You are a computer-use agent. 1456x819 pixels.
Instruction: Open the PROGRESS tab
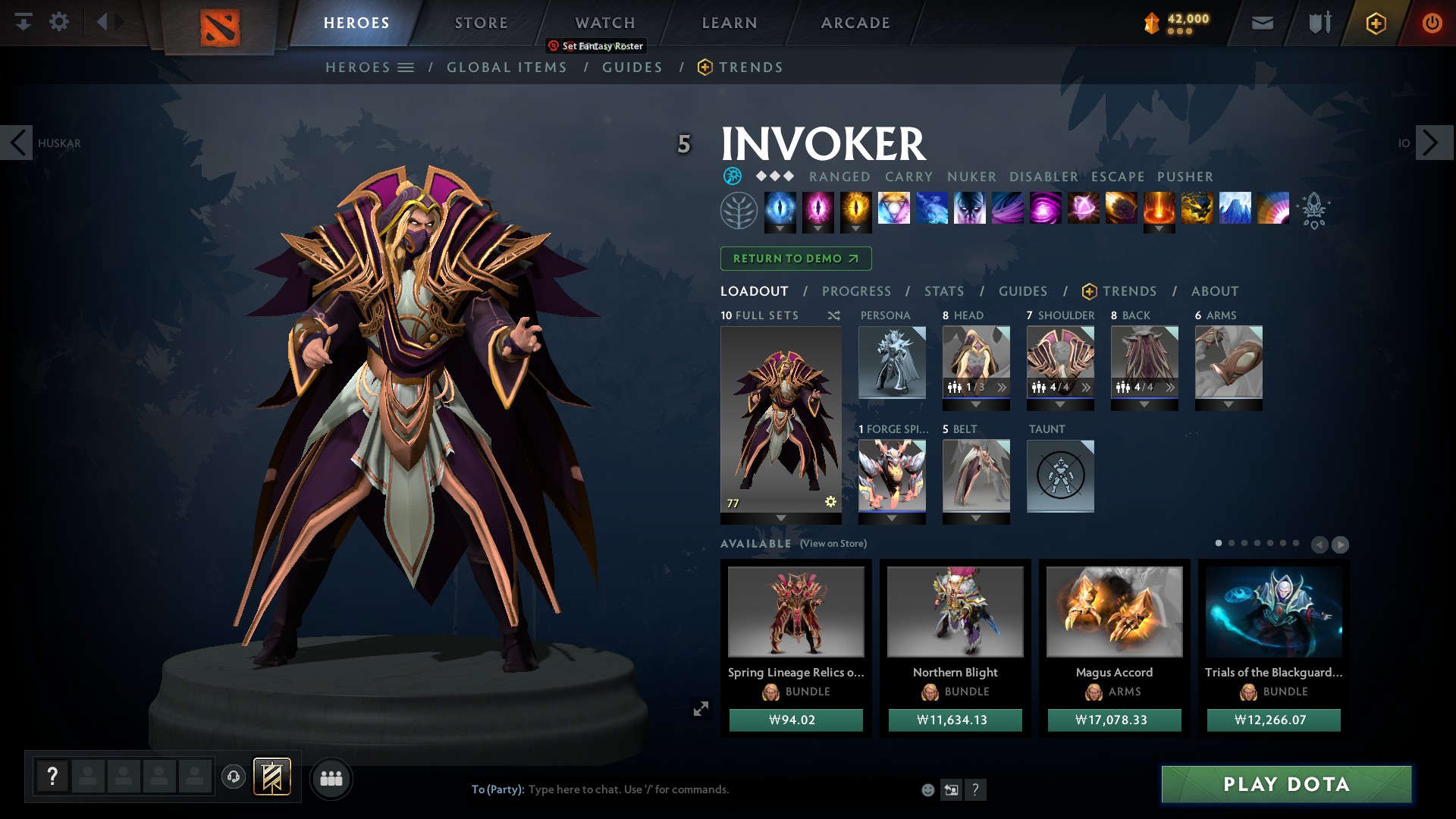(856, 291)
